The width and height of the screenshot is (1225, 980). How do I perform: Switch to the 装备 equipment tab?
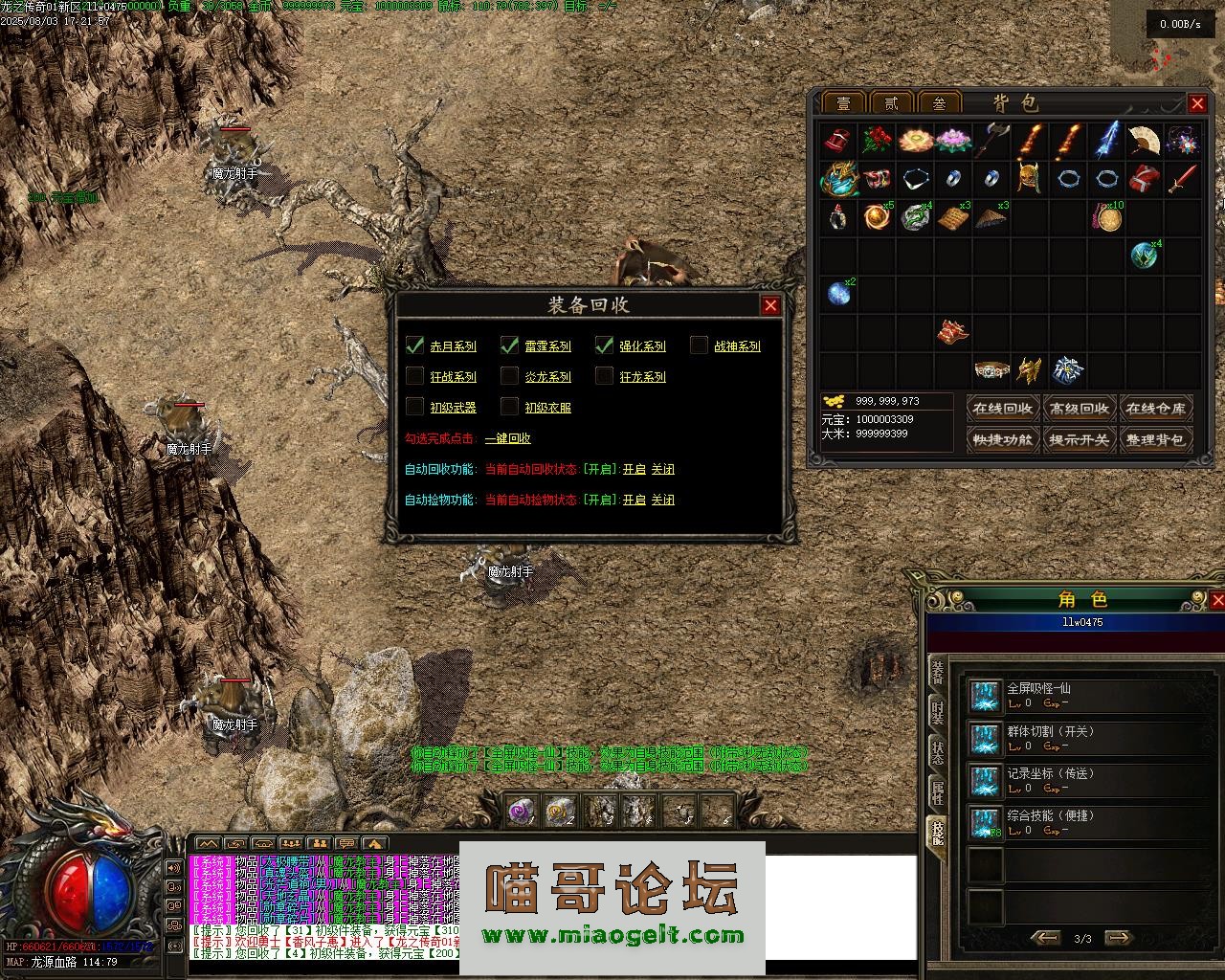(x=938, y=672)
